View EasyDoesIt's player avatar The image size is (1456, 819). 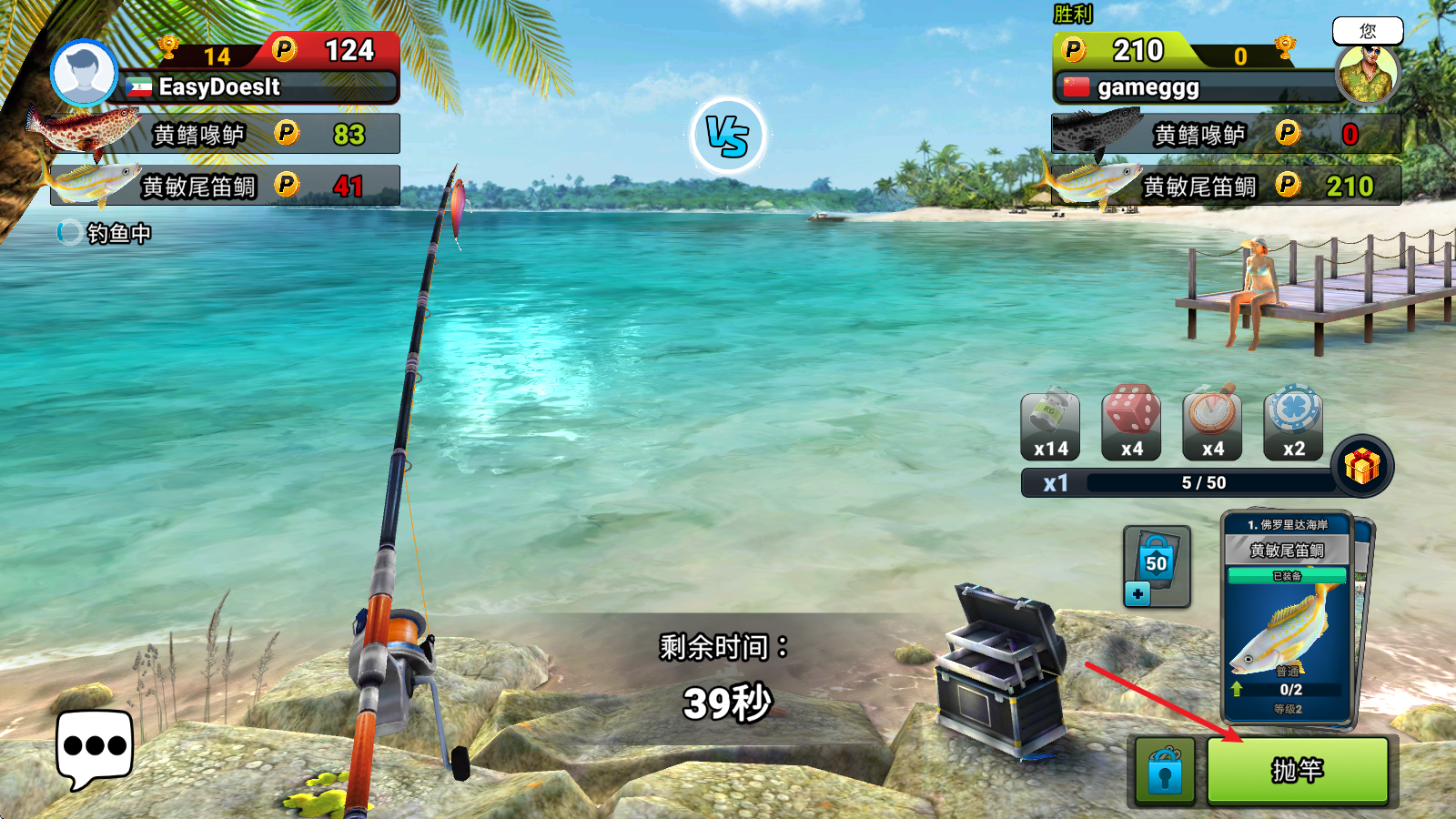[84, 74]
